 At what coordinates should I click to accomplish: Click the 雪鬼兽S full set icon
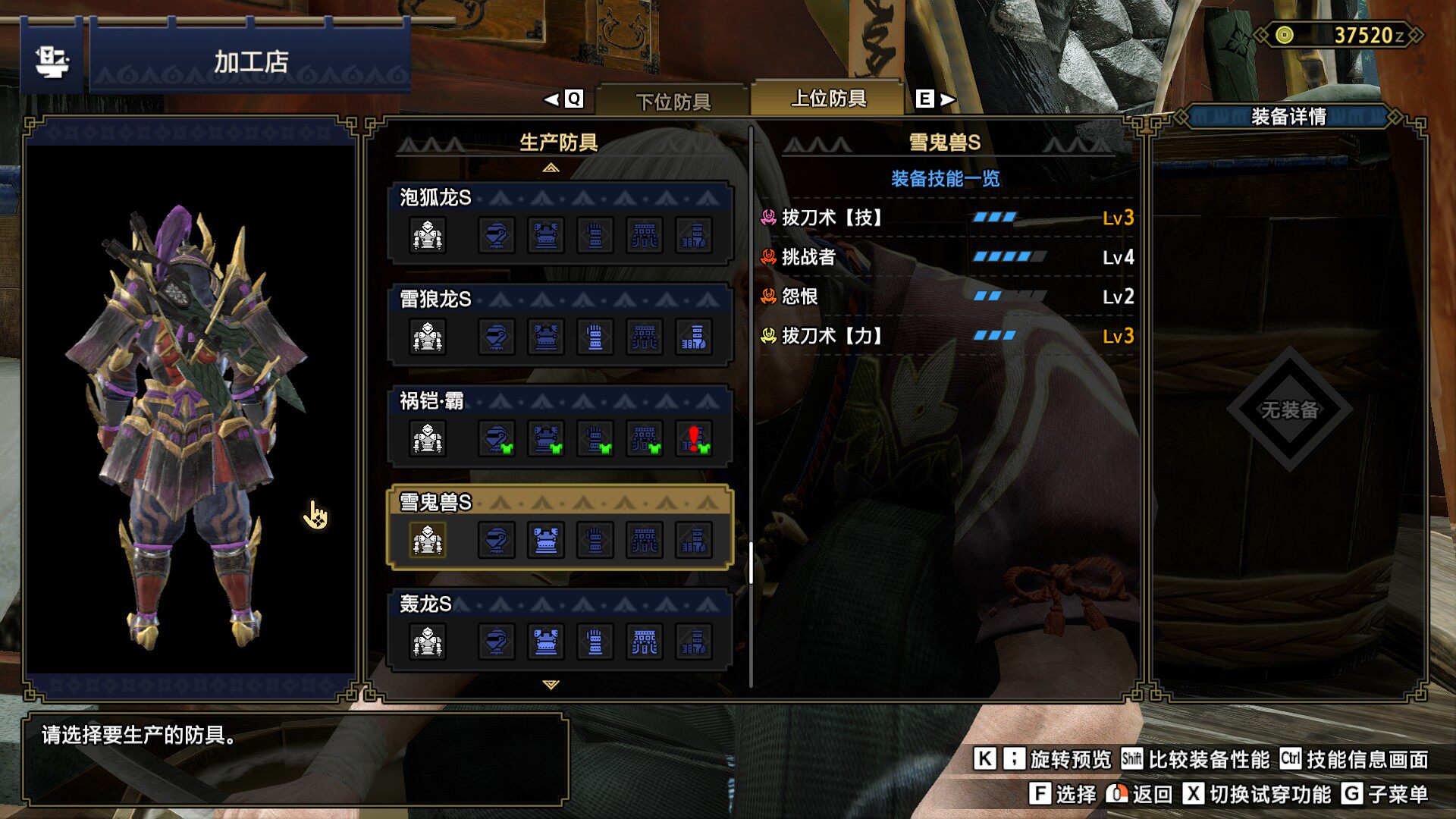(x=428, y=541)
